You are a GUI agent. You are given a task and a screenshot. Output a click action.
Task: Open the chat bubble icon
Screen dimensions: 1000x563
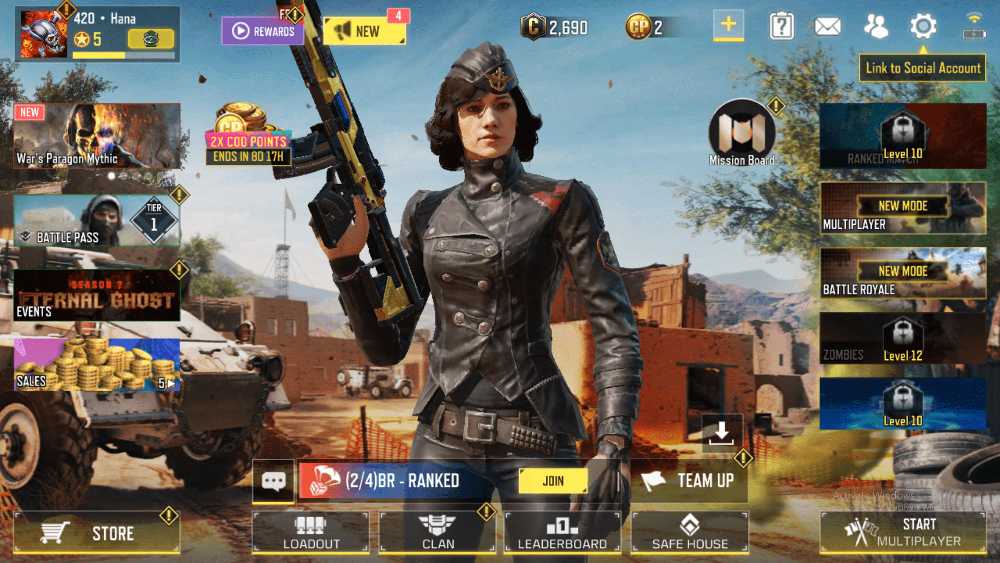click(x=274, y=481)
